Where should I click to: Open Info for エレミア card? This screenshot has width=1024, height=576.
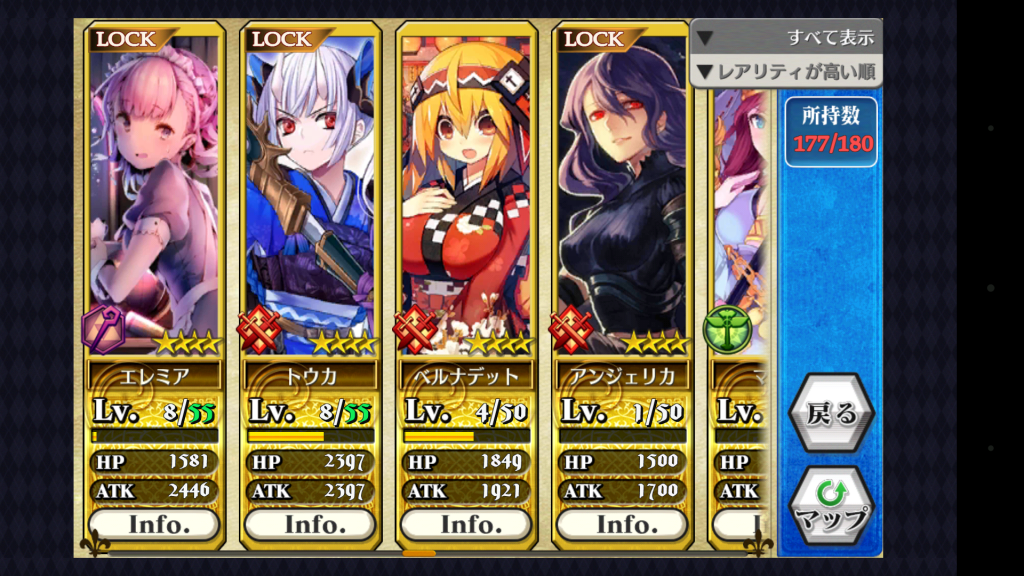(x=154, y=524)
